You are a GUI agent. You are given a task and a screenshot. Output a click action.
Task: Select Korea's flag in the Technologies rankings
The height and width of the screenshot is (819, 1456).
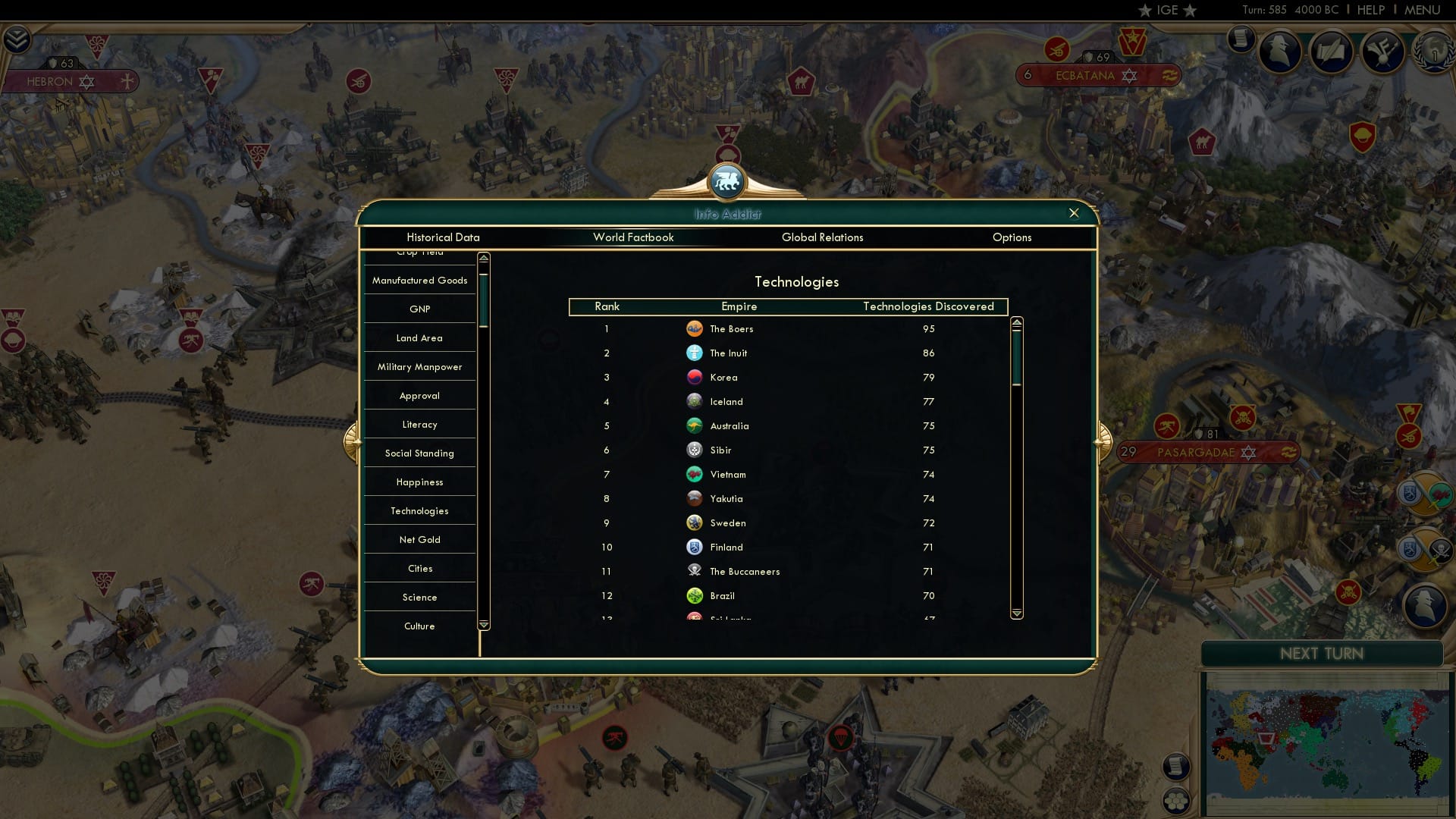(x=696, y=377)
